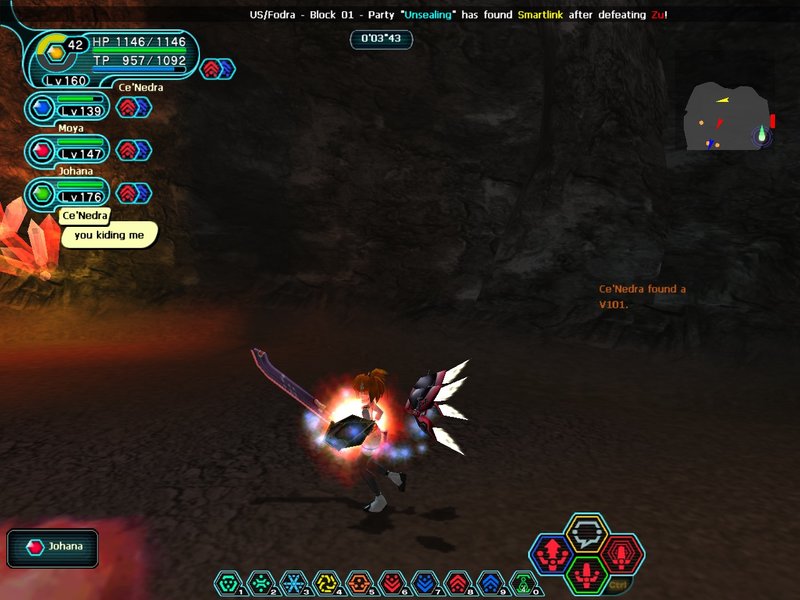
Task: Use the green figure item in slot 0
Action: [523, 583]
